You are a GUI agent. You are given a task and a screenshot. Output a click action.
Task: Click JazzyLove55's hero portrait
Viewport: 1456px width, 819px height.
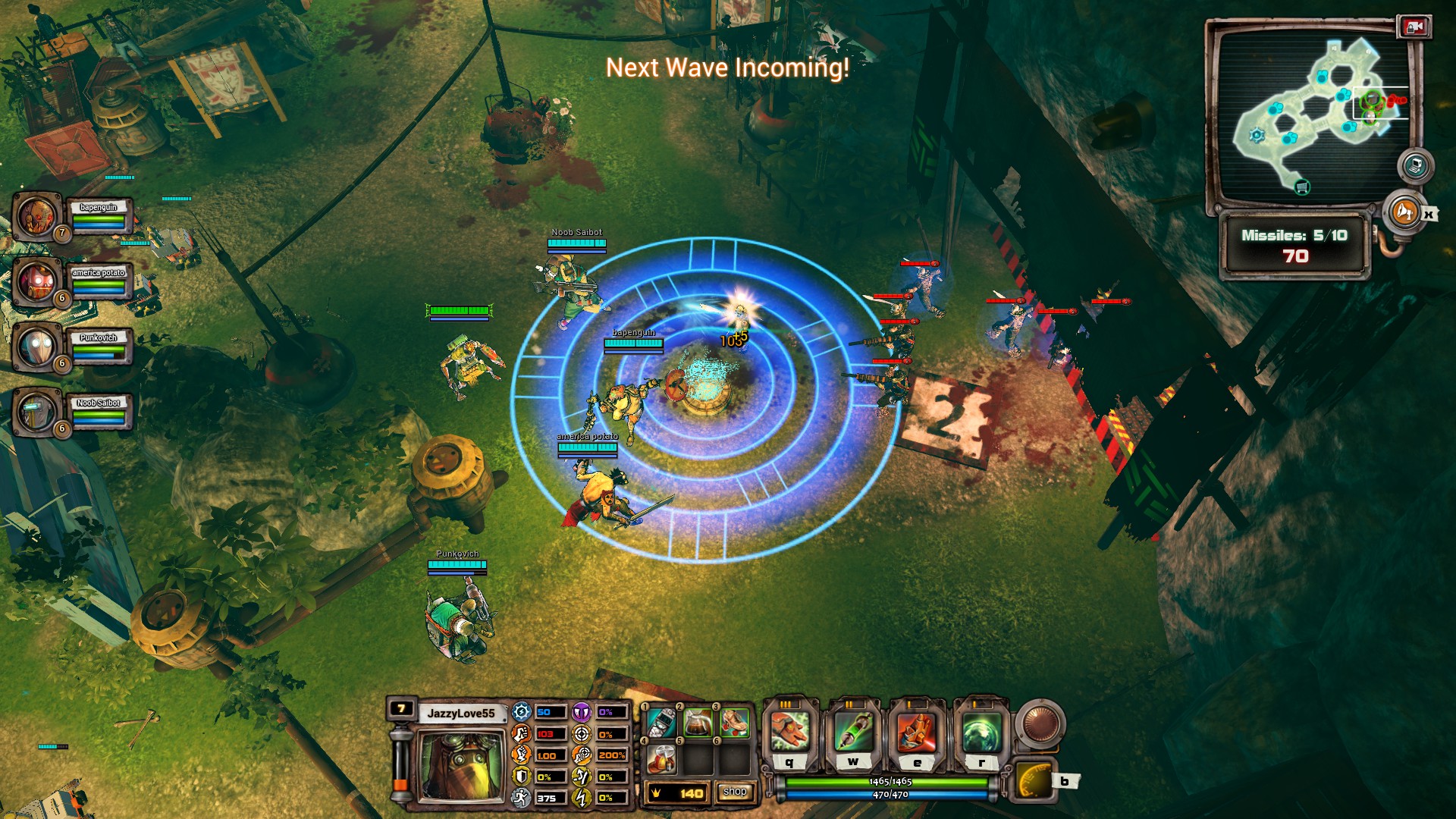(x=460, y=764)
